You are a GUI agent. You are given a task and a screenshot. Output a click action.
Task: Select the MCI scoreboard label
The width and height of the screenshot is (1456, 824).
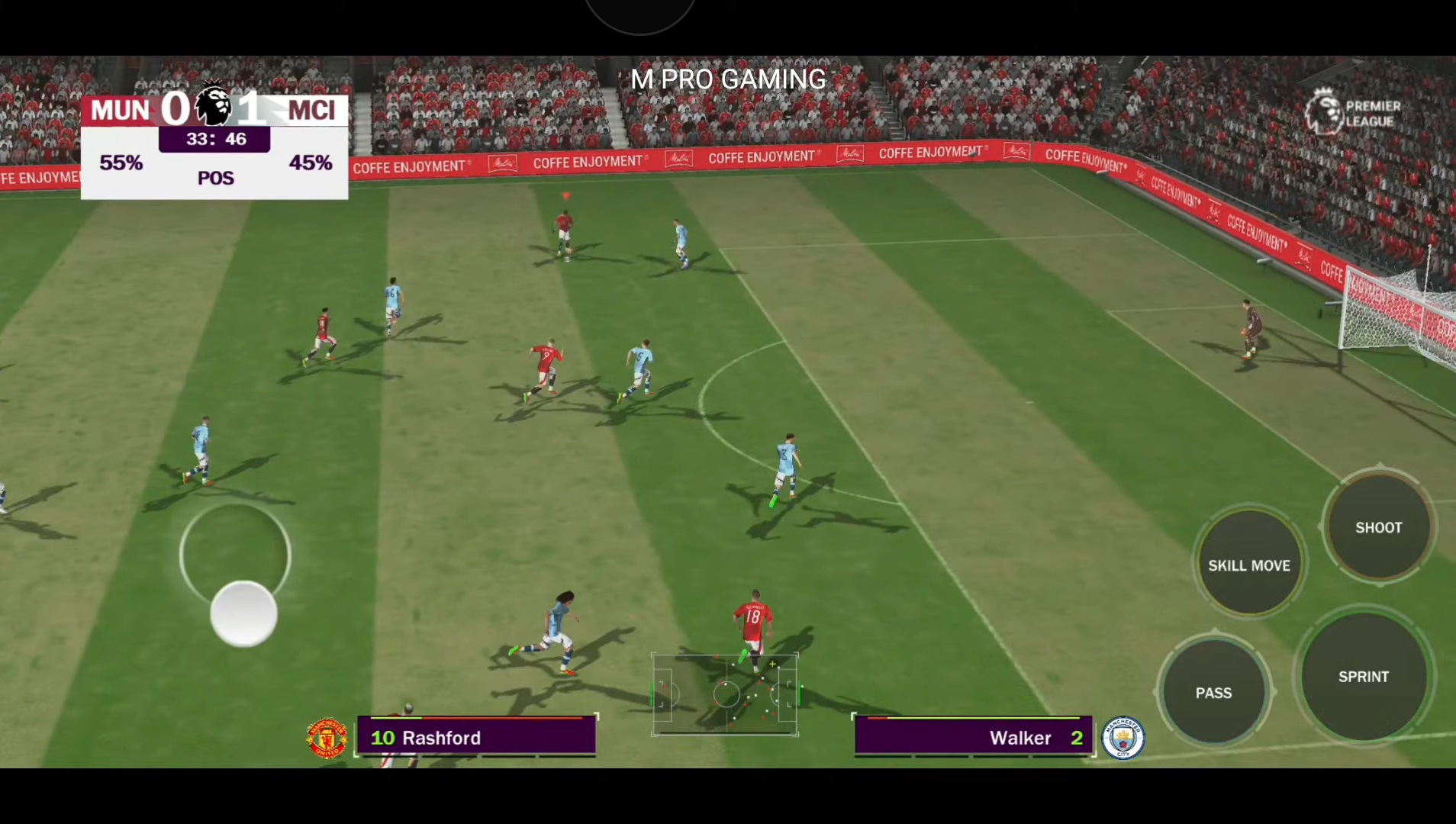(x=311, y=110)
